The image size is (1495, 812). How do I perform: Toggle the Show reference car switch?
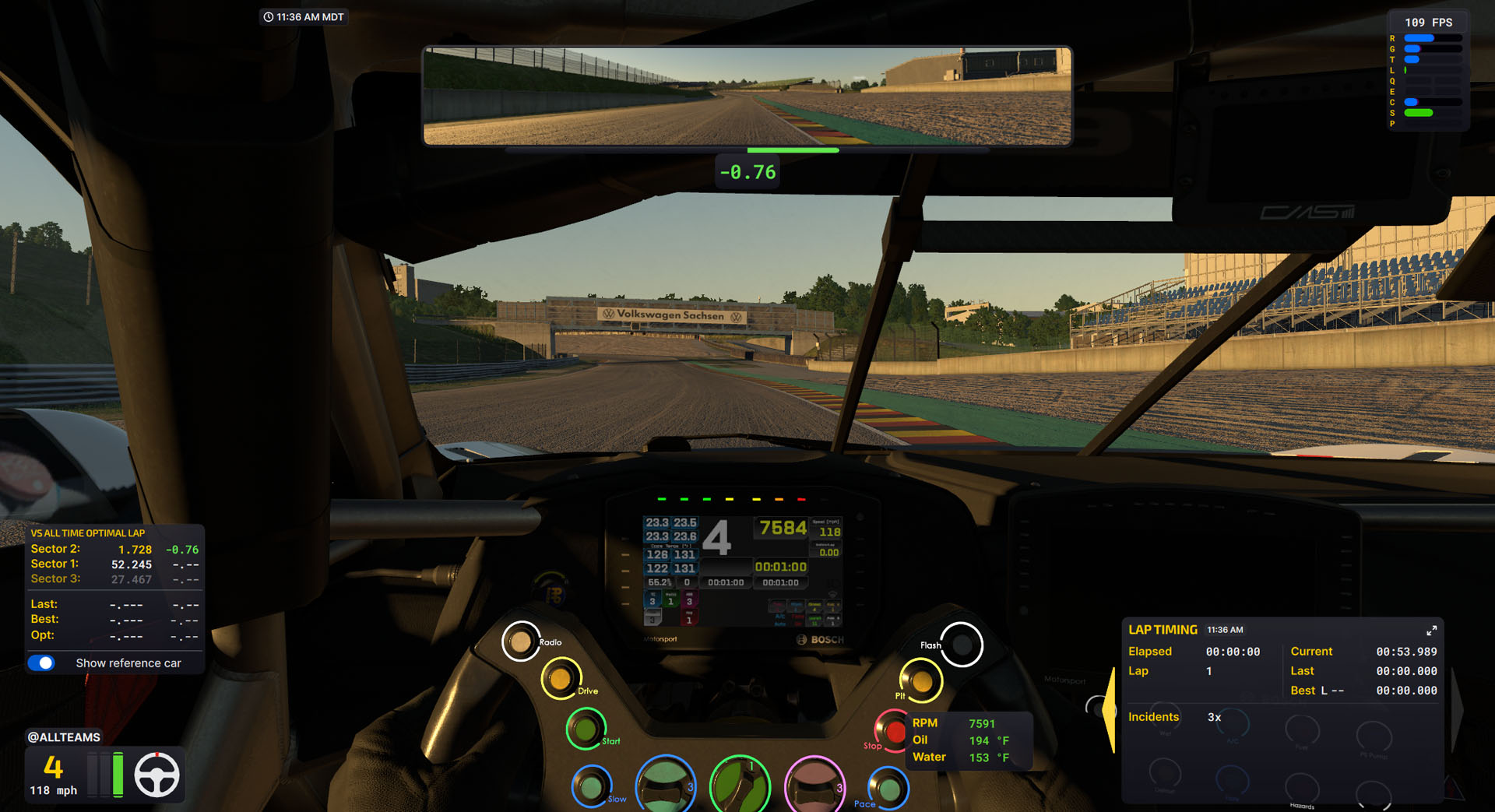(x=41, y=663)
